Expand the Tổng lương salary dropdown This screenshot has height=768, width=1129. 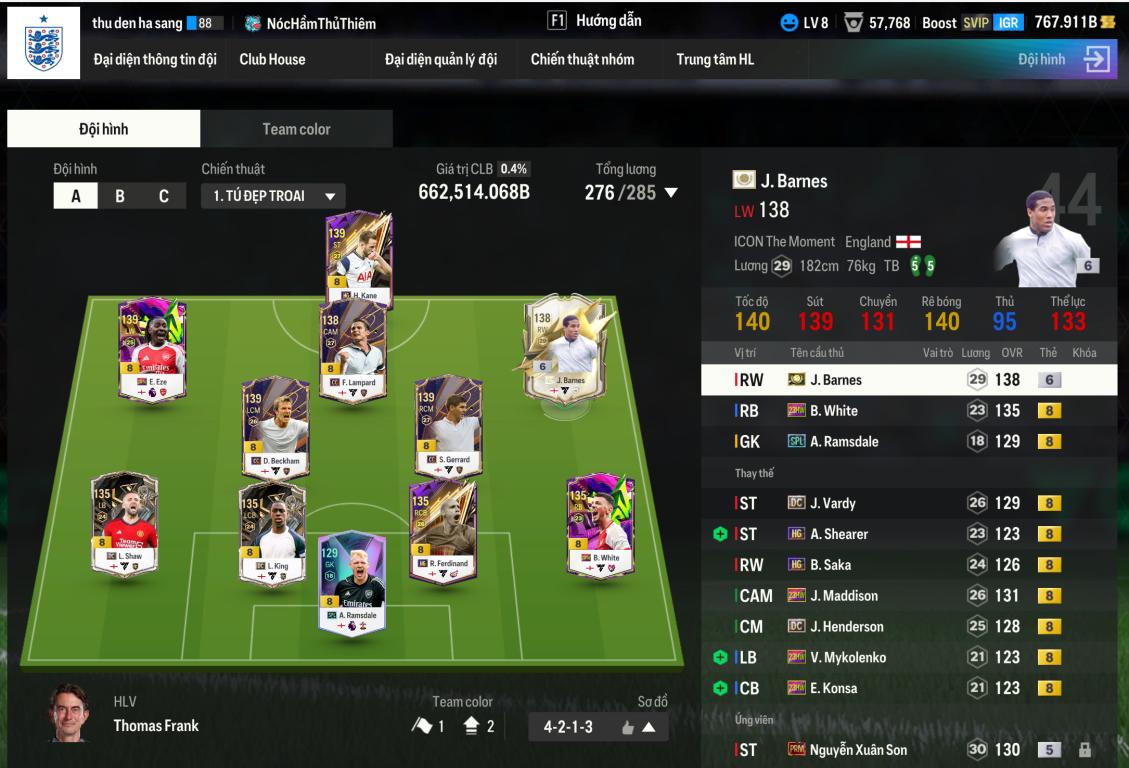(x=671, y=192)
